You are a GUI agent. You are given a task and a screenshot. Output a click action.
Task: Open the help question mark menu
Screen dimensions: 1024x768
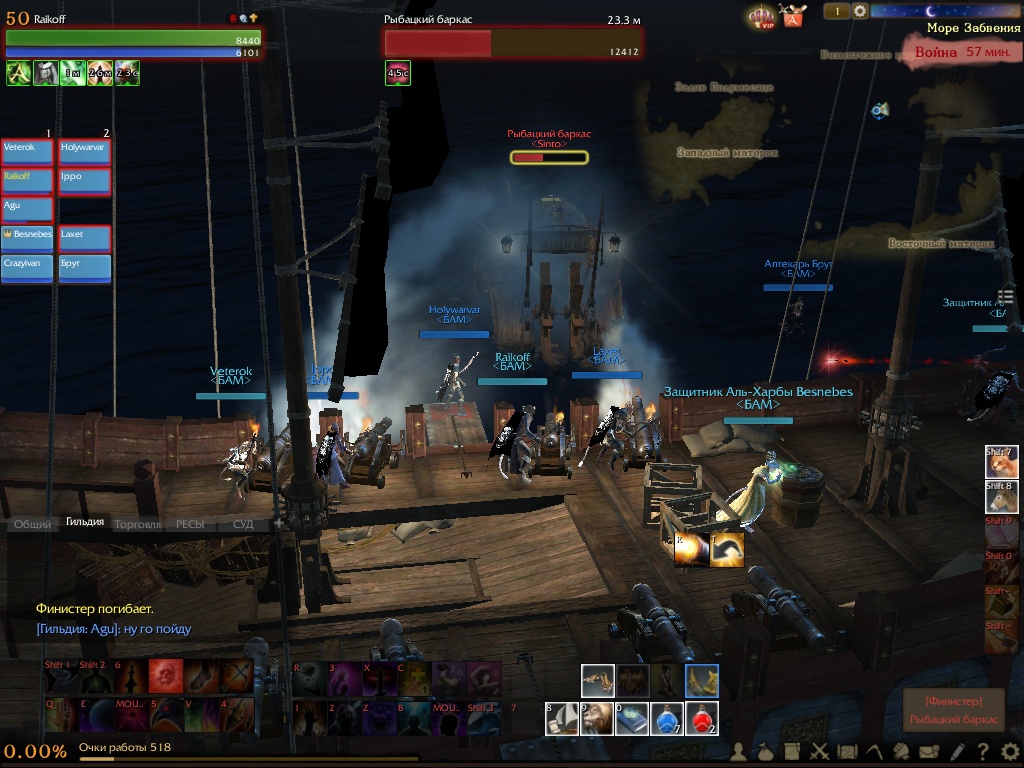tap(983, 752)
